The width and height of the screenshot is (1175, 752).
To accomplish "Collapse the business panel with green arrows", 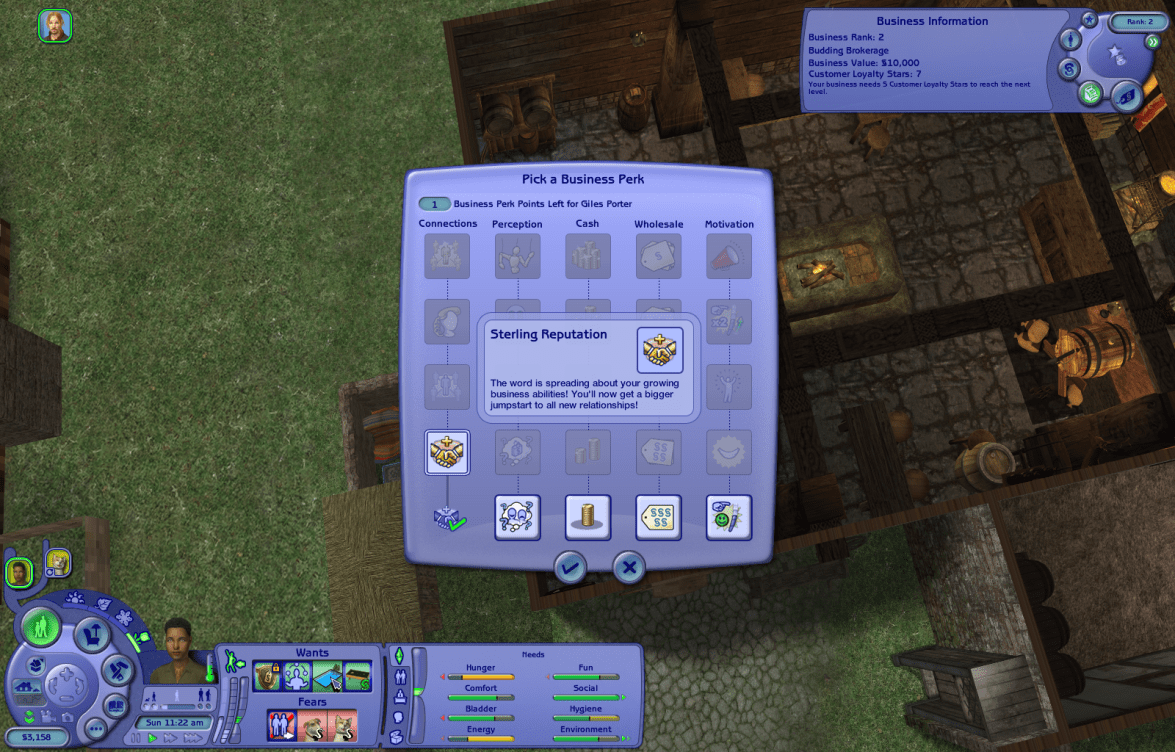I will tap(1153, 42).
